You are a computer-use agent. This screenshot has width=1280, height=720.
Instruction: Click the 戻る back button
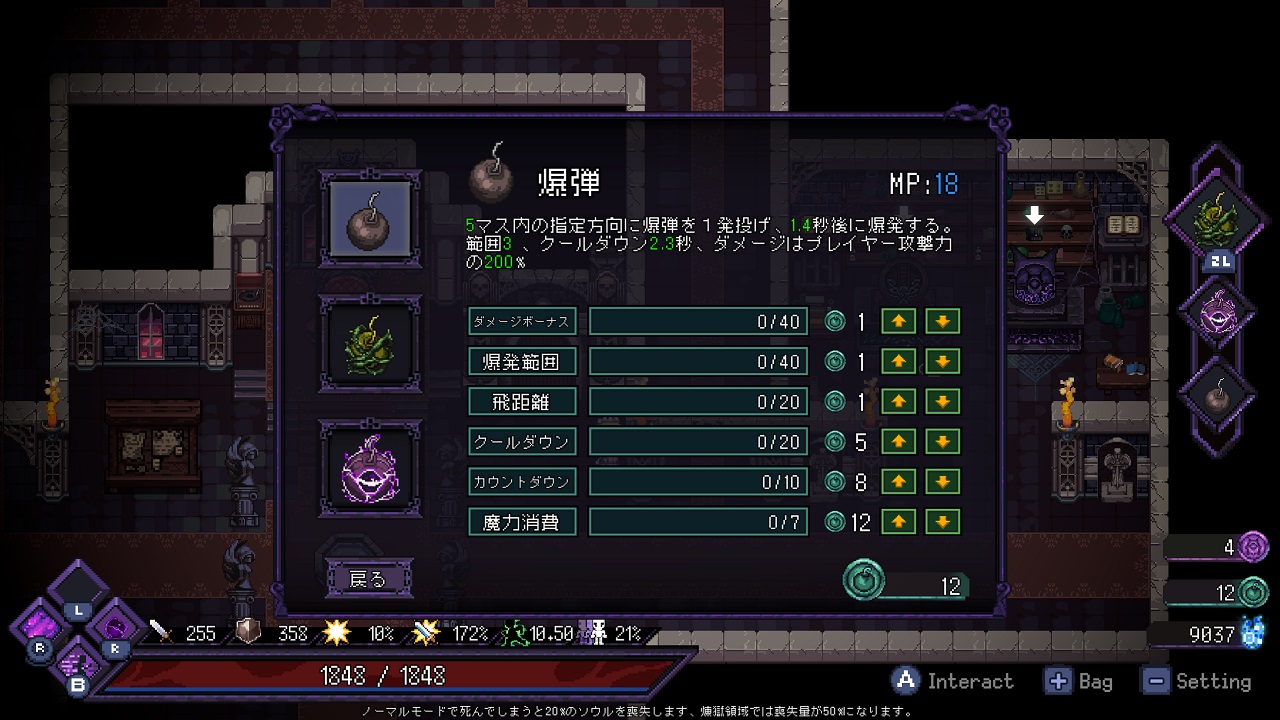click(369, 579)
